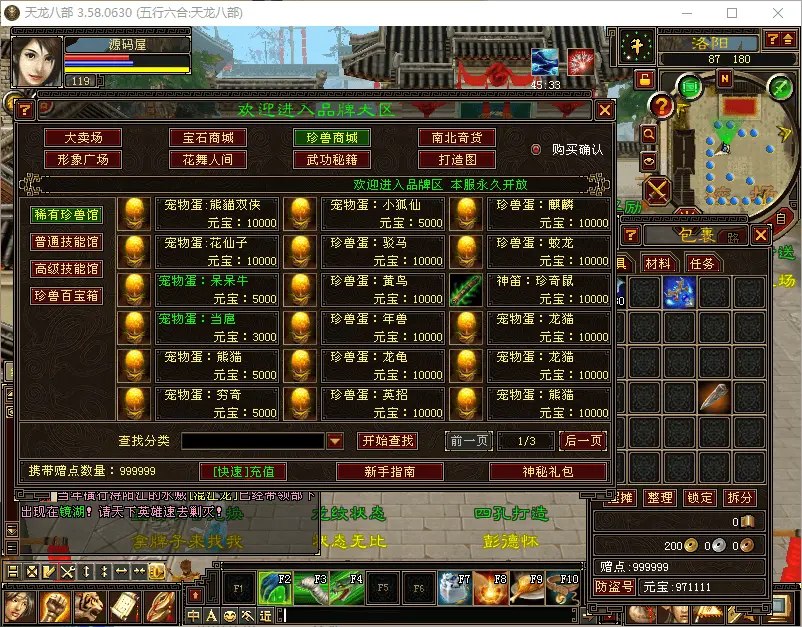Screen dimensions: 802x627
Task: Go to next page with 后一页
Action: pos(583,441)
